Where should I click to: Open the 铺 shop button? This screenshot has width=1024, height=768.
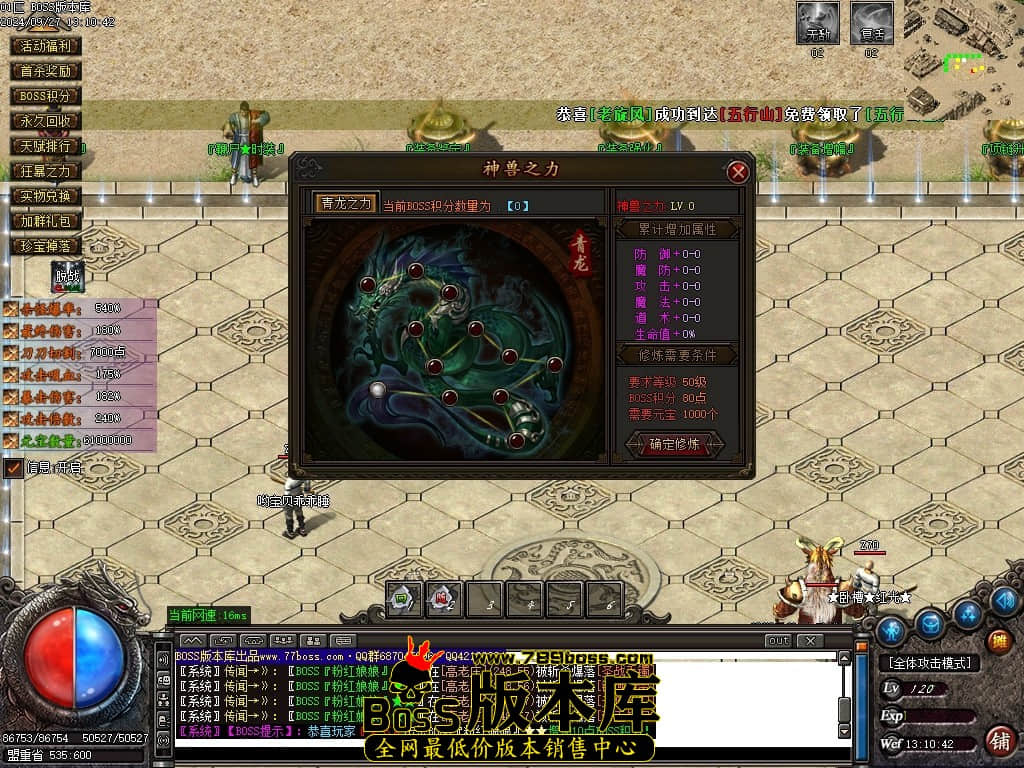(998, 741)
